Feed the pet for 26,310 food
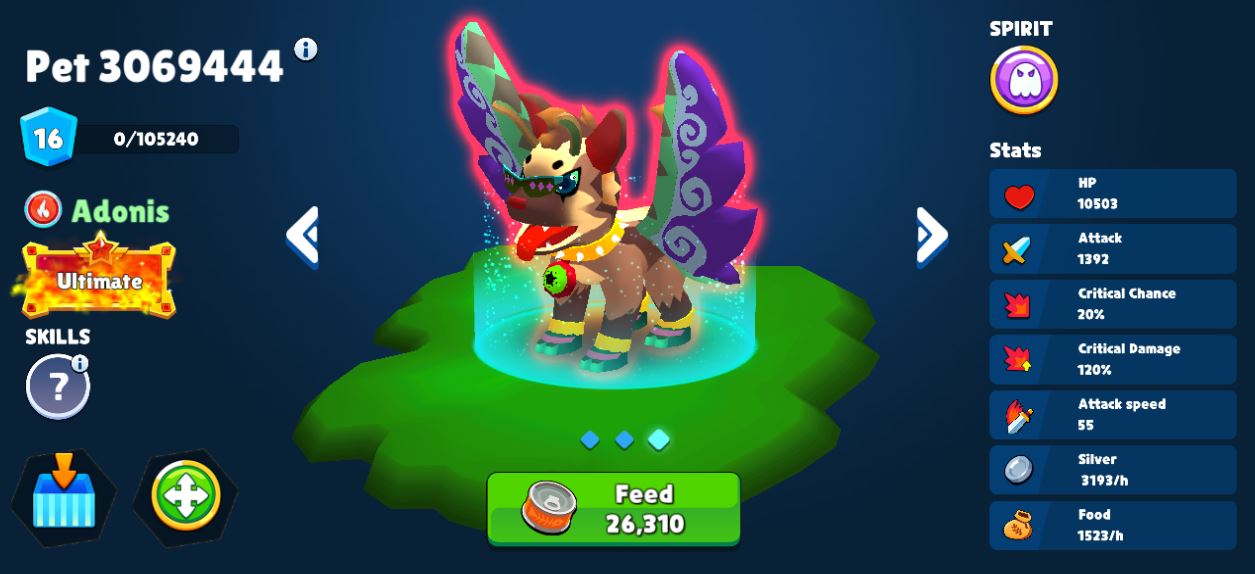 (x=613, y=509)
